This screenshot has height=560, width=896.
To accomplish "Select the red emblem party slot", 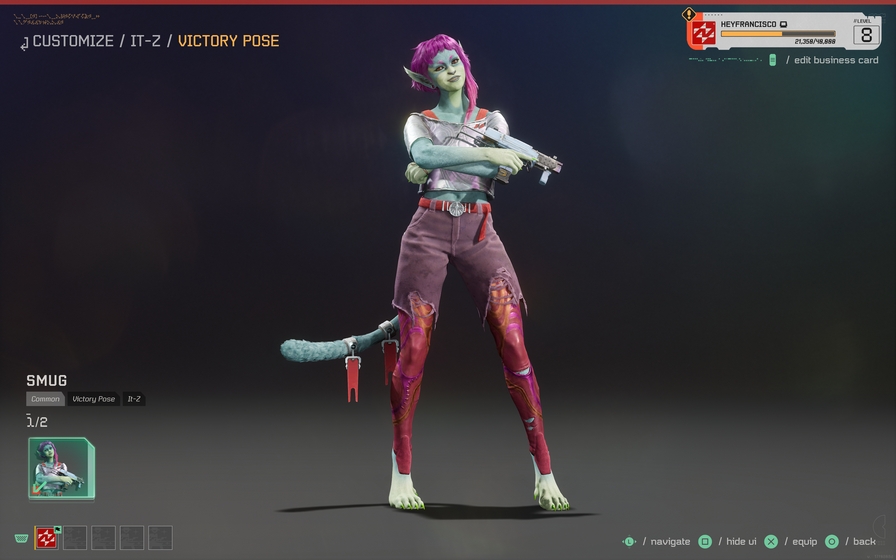I will tap(46, 538).
